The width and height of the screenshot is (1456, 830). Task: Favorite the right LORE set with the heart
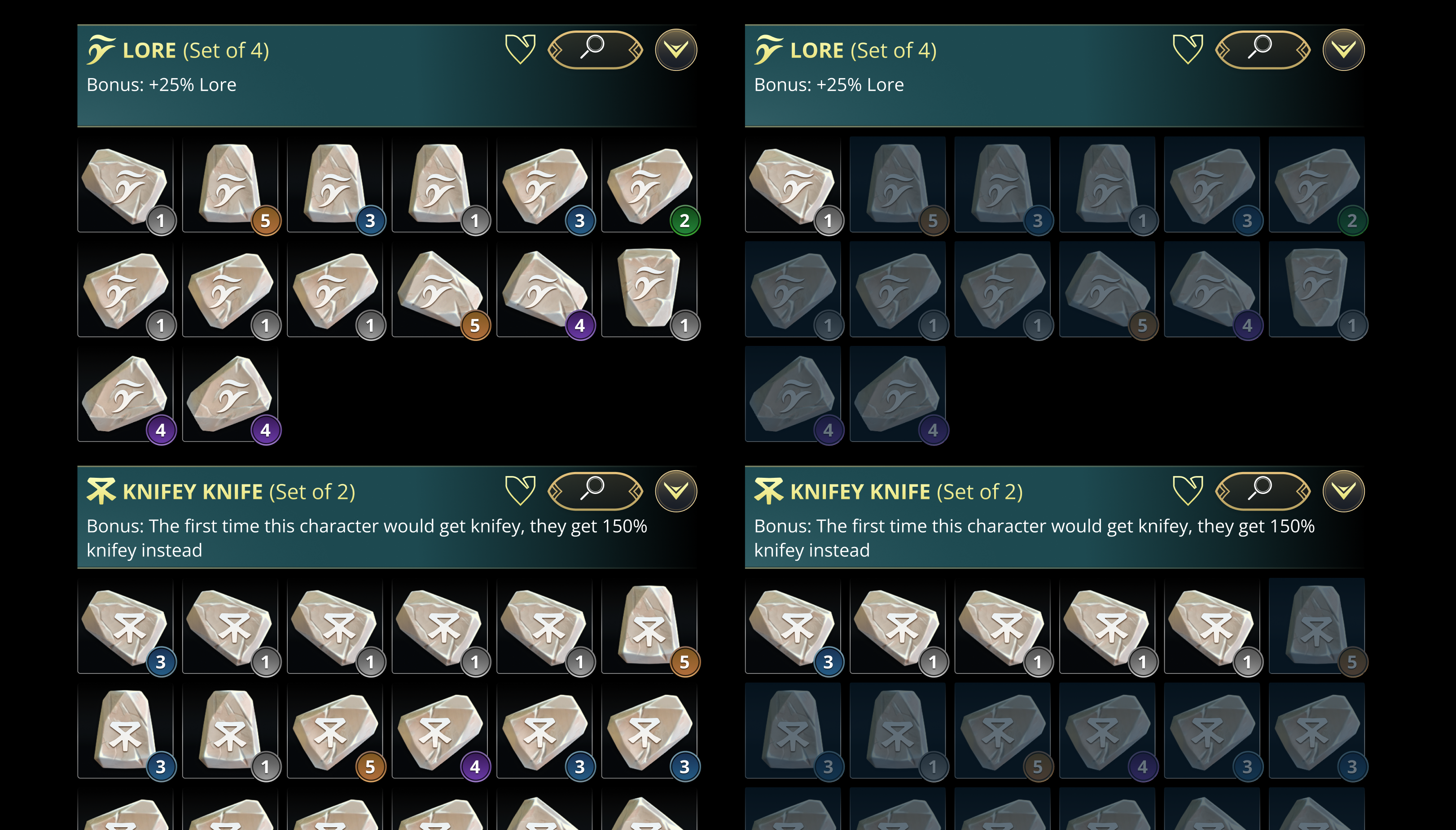click(1189, 50)
